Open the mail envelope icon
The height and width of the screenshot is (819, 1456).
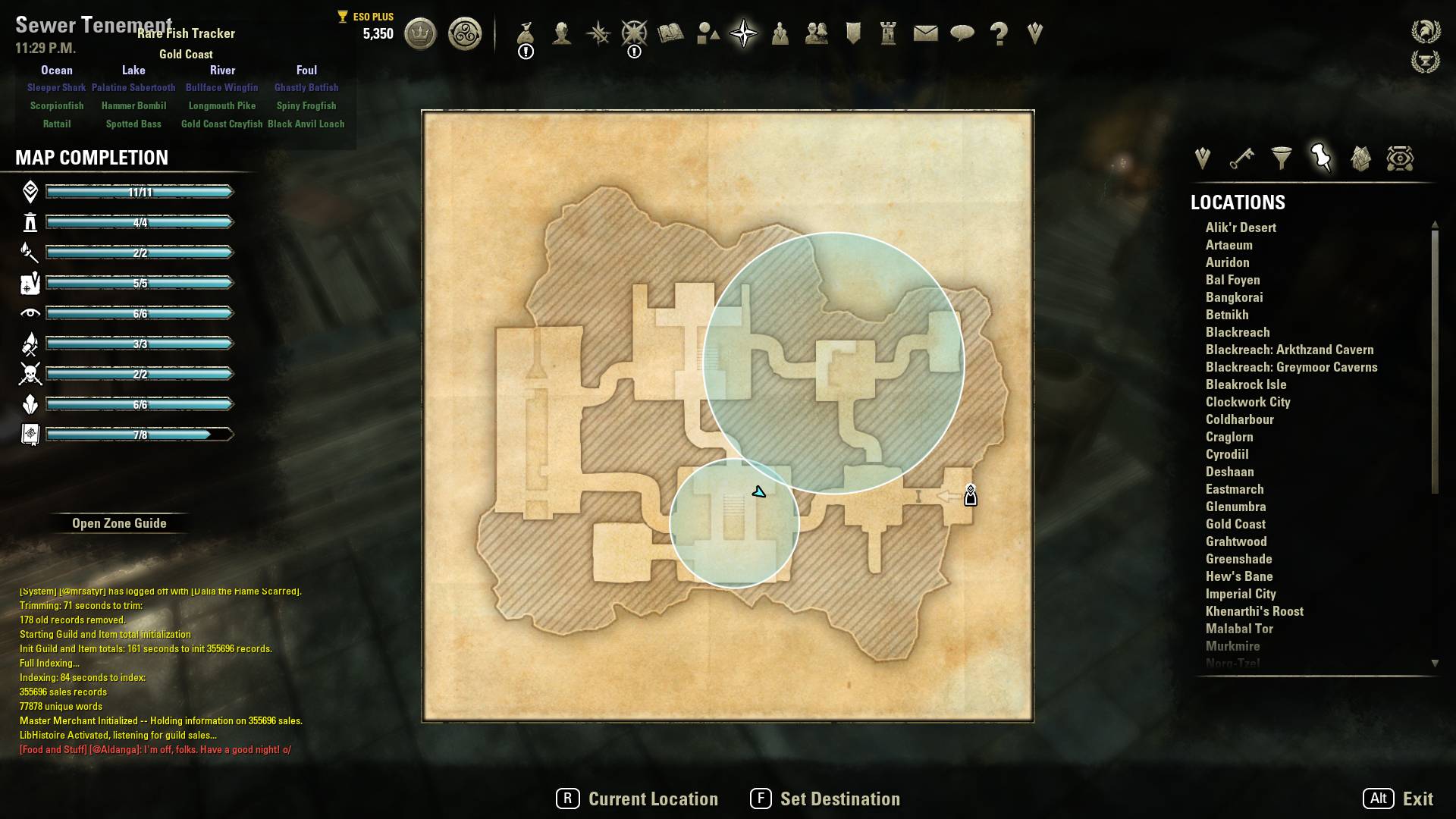point(925,33)
